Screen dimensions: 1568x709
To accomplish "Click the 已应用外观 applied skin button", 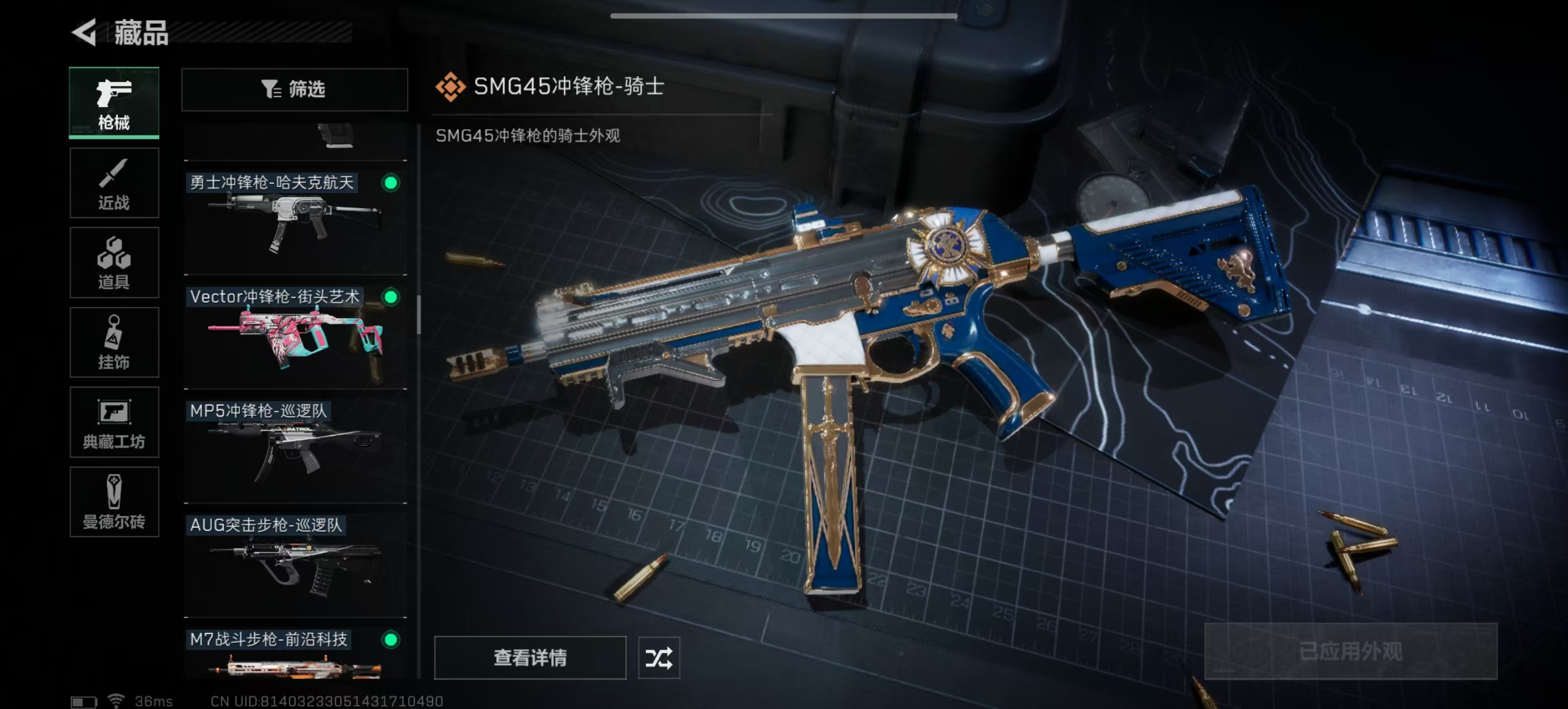I will 1350,651.
